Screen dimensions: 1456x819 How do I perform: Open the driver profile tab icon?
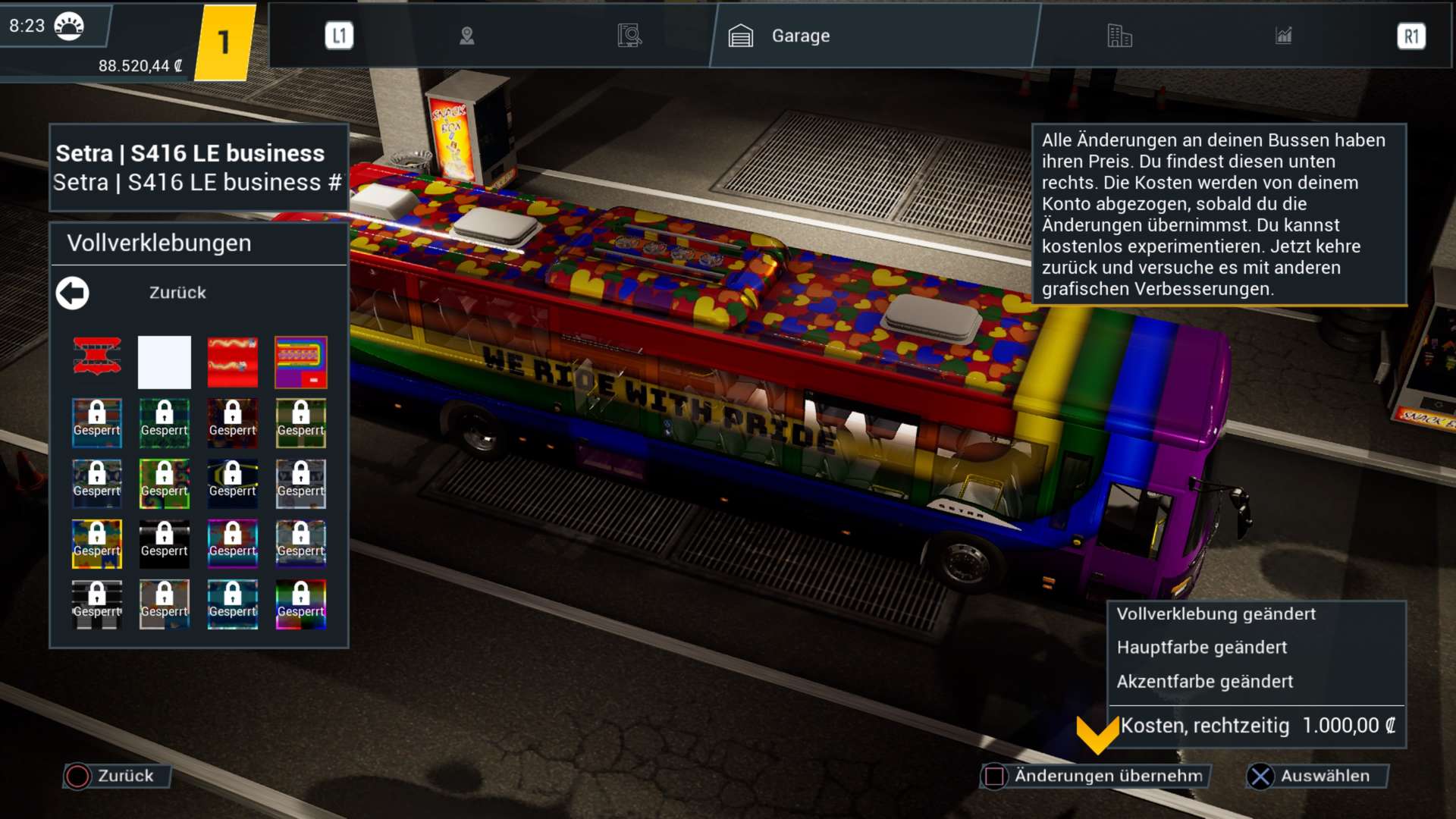coord(467,36)
